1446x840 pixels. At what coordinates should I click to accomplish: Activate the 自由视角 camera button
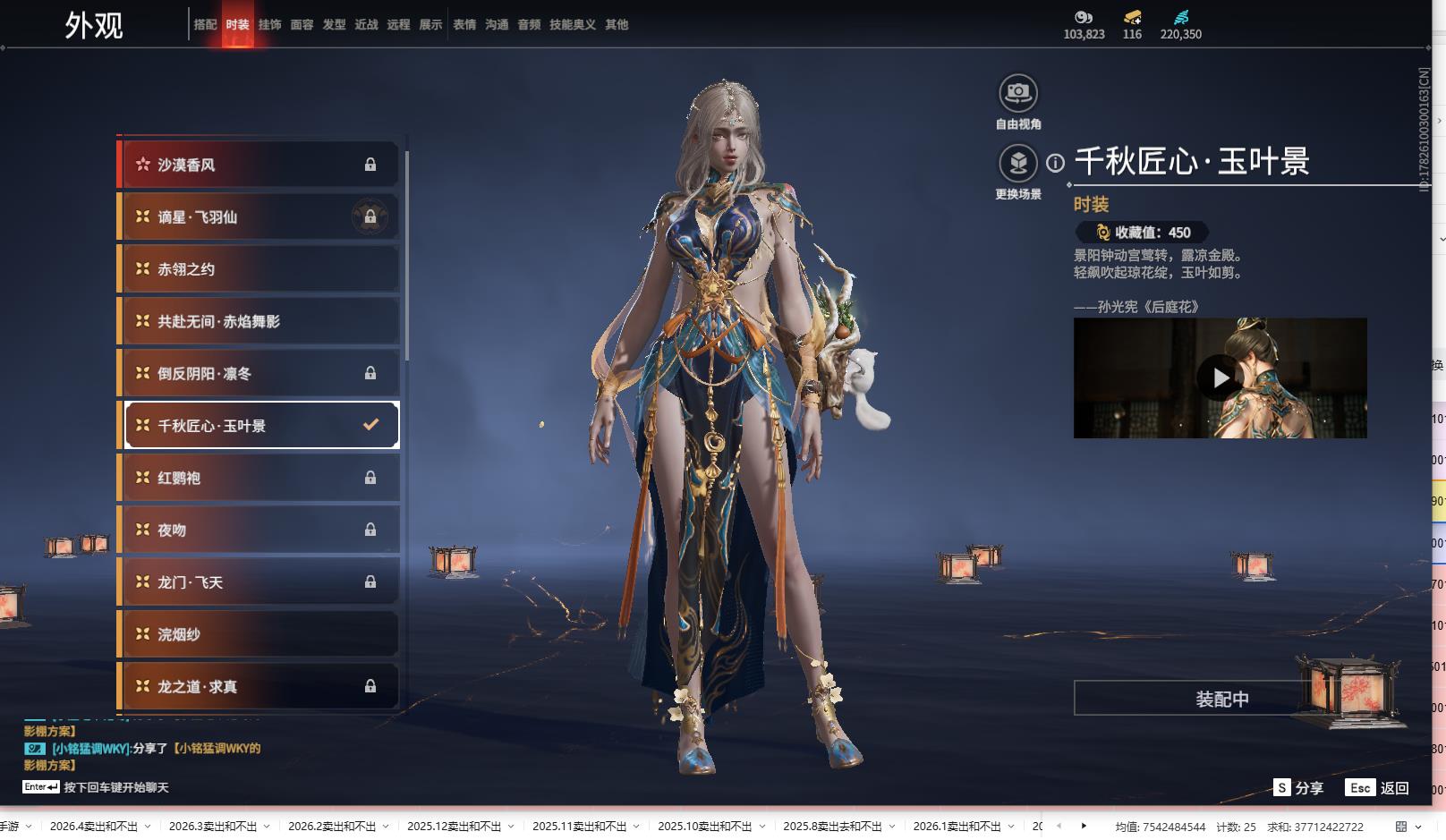pos(1018,93)
